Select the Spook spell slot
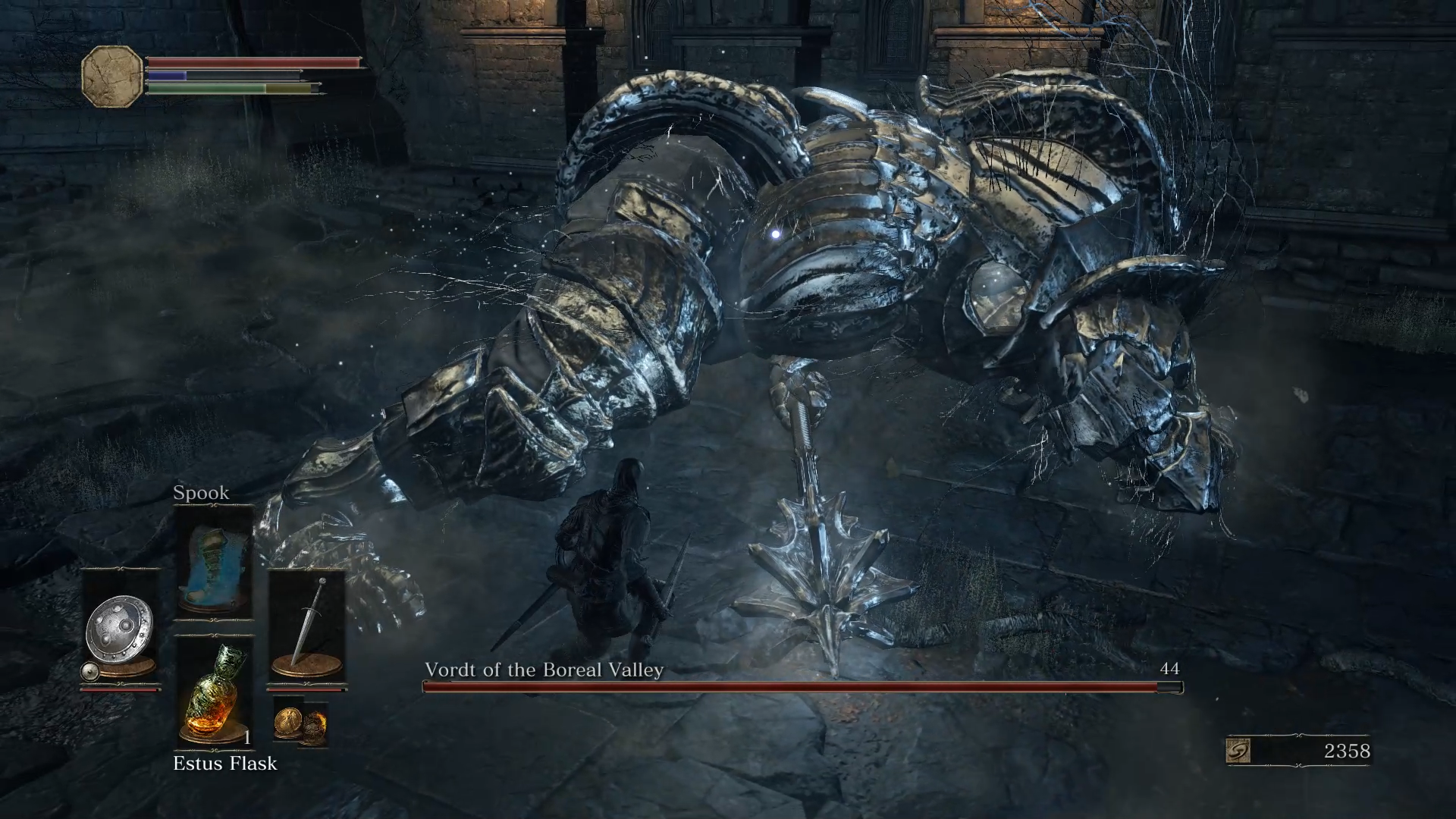 pyautogui.click(x=214, y=563)
